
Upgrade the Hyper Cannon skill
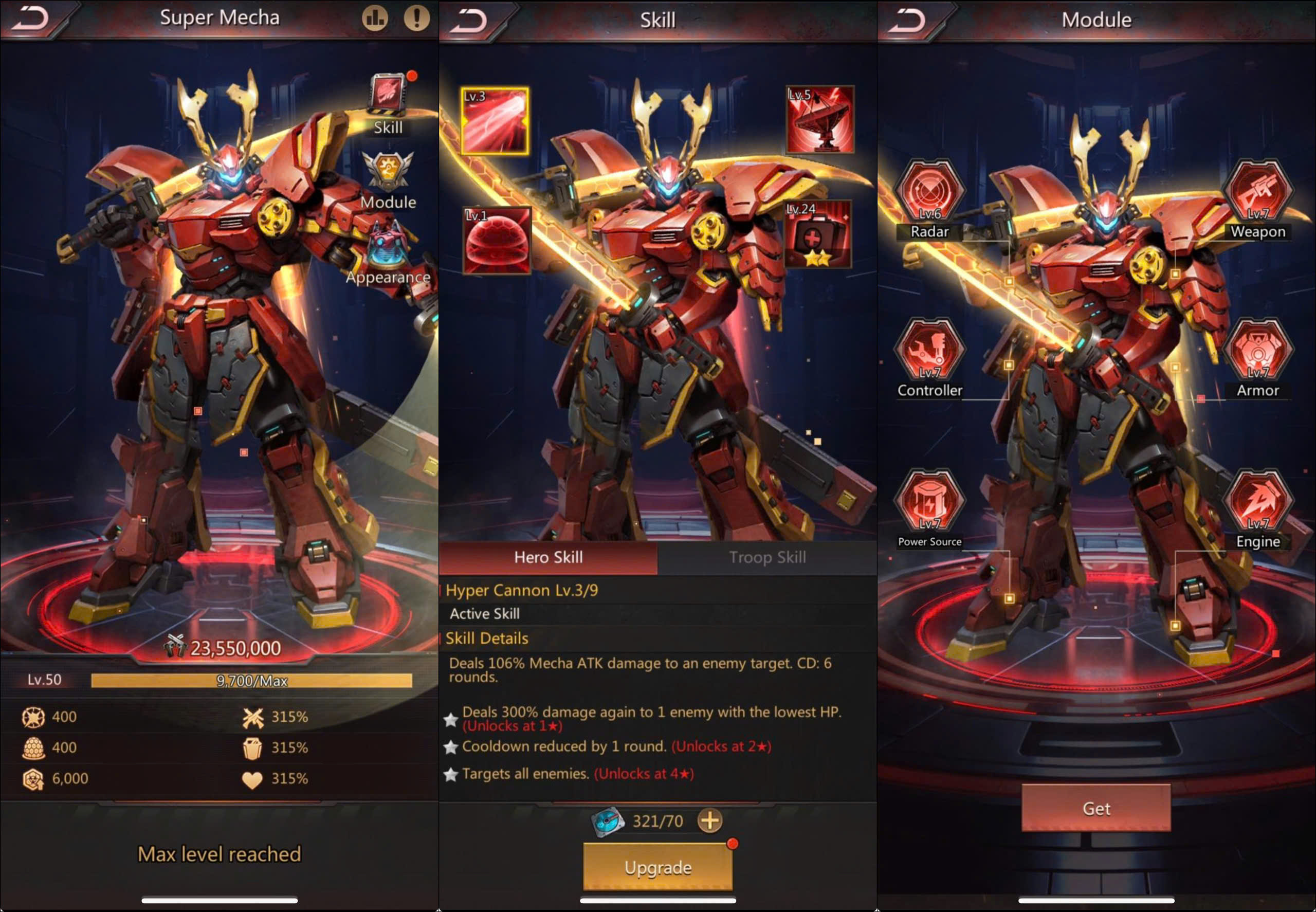coord(657,867)
